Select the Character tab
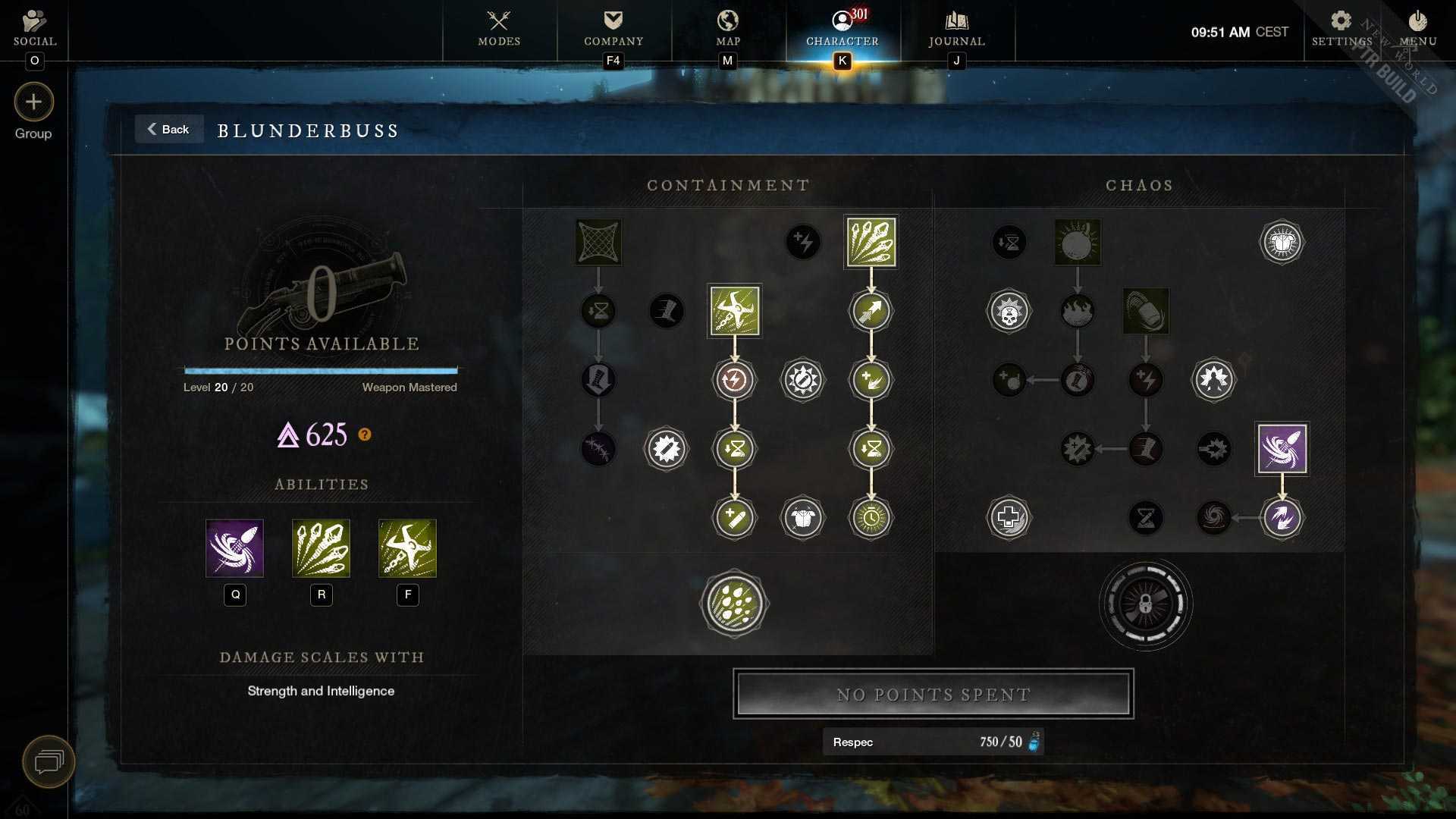Screen dimensions: 1456x819 tap(842, 29)
